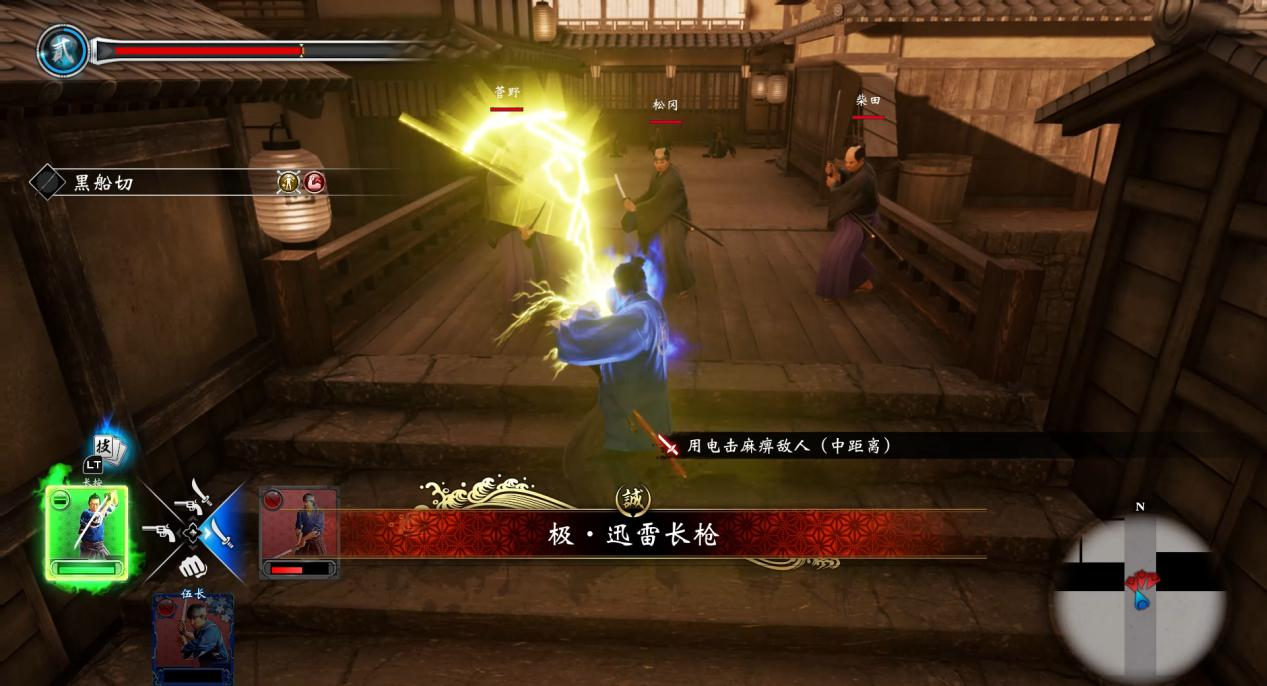
Task: Inspect the gold figure weapon seal icon
Action: (x=288, y=182)
